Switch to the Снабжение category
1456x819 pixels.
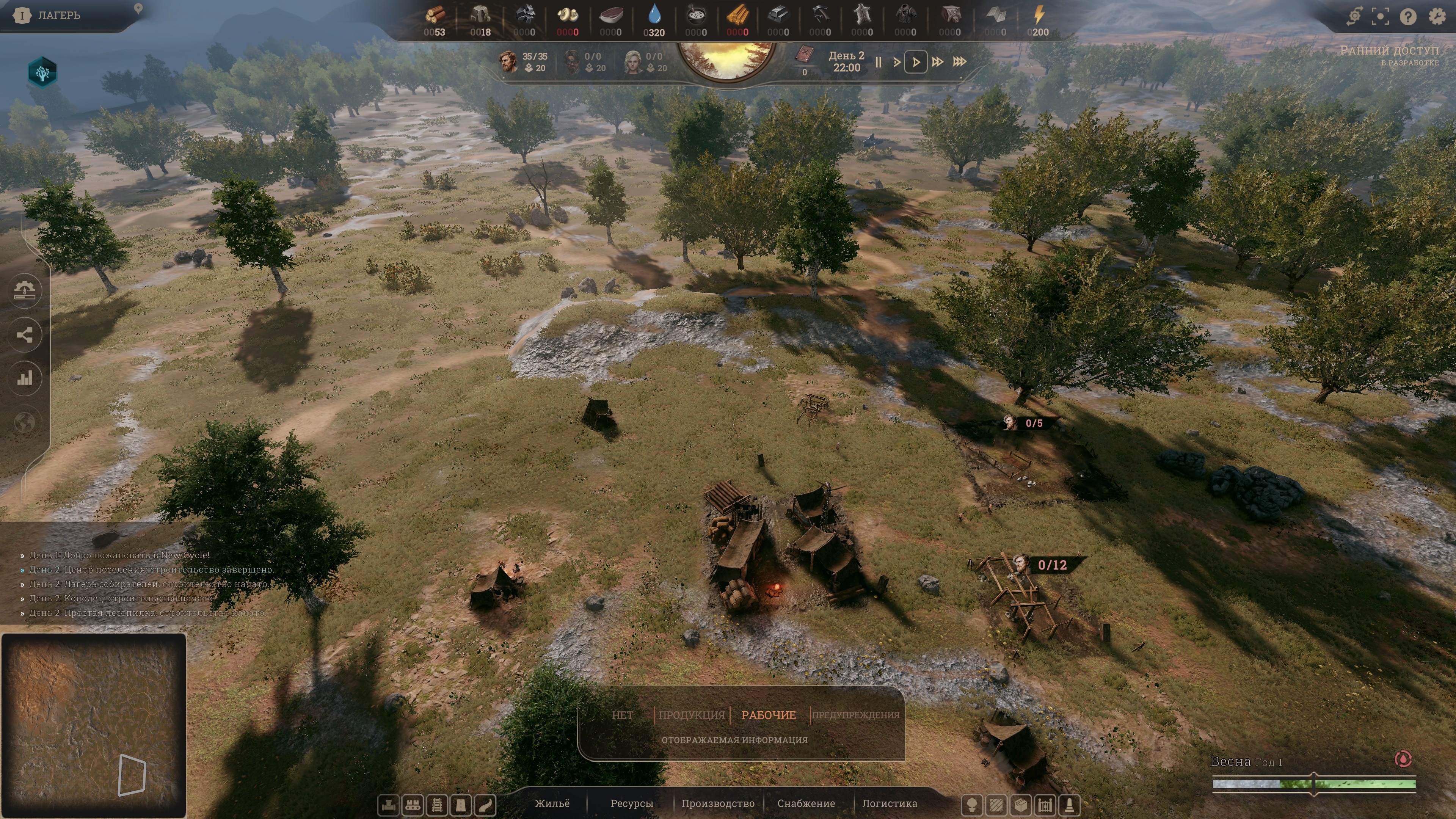806,803
